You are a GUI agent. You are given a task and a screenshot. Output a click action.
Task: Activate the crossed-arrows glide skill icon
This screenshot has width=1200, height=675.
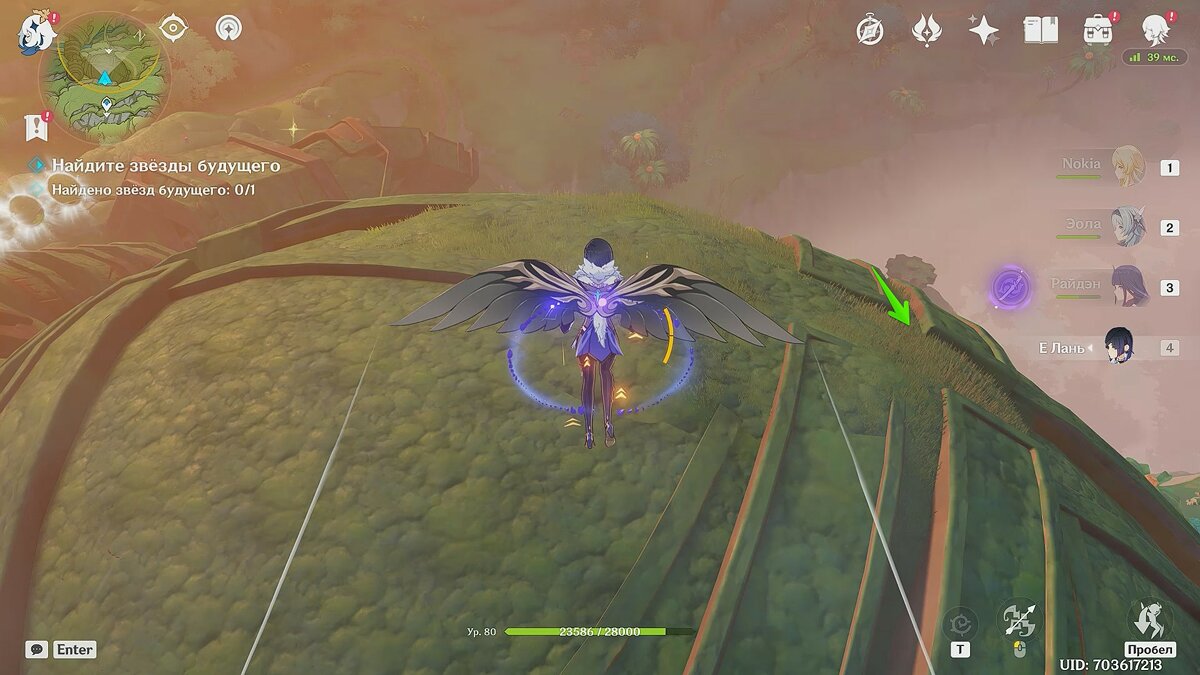click(1020, 620)
